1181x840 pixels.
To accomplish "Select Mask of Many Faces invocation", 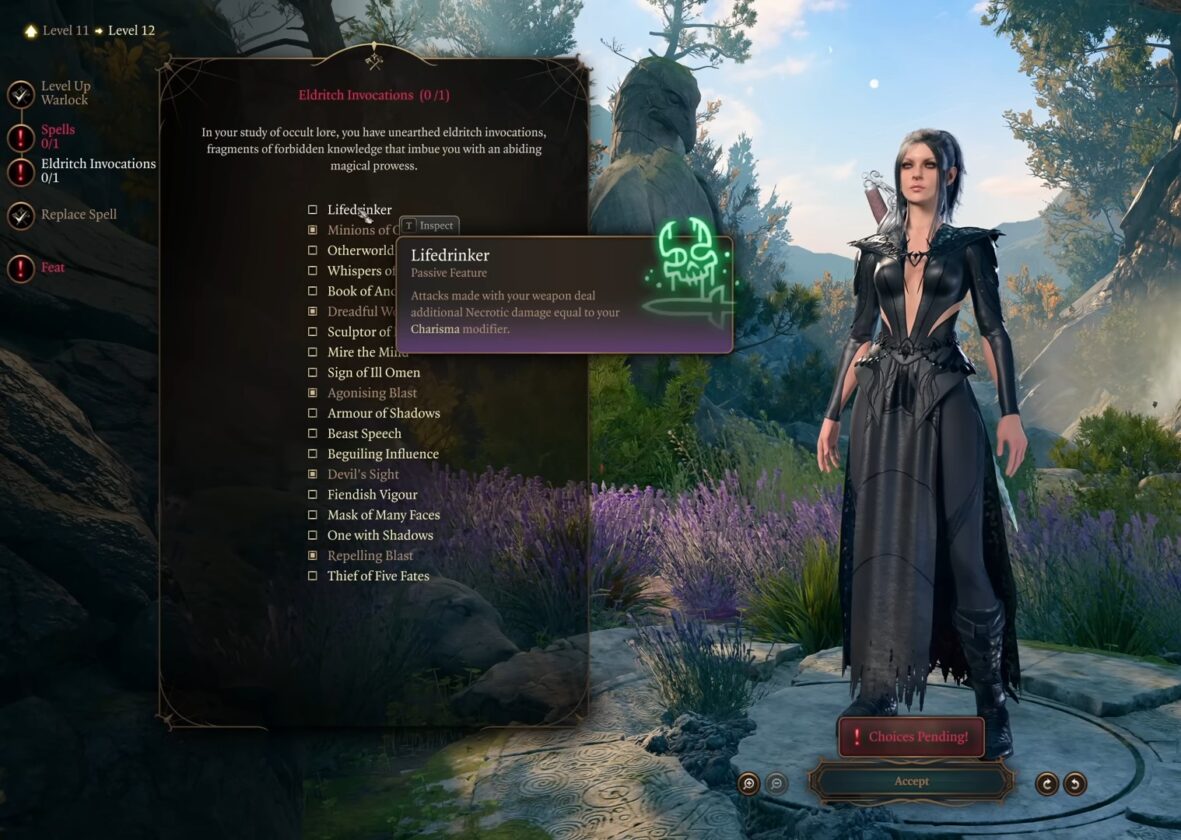I will pyautogui.click(x=313, y=515).
